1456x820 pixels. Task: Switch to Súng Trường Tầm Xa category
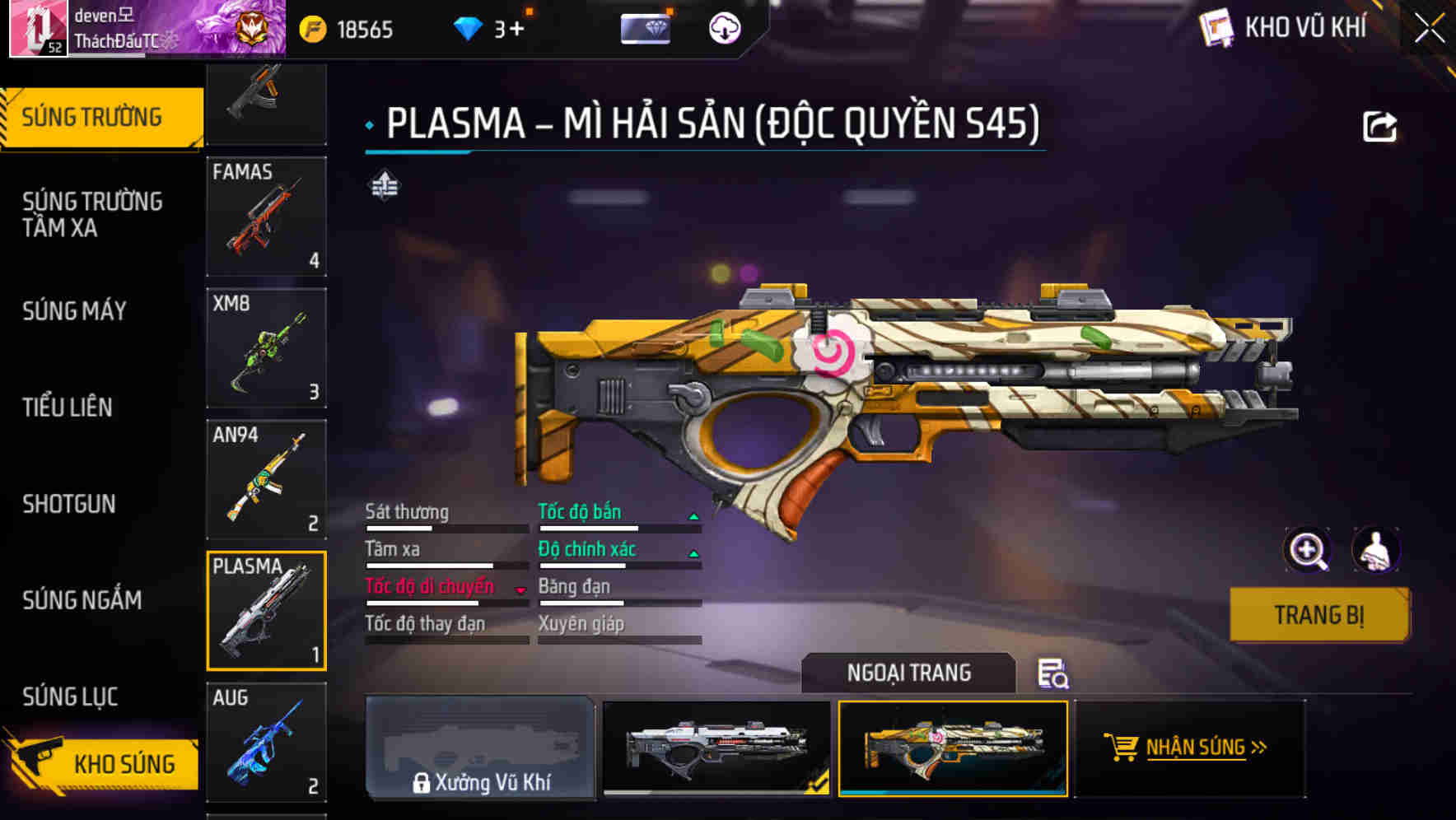(92, 214)
